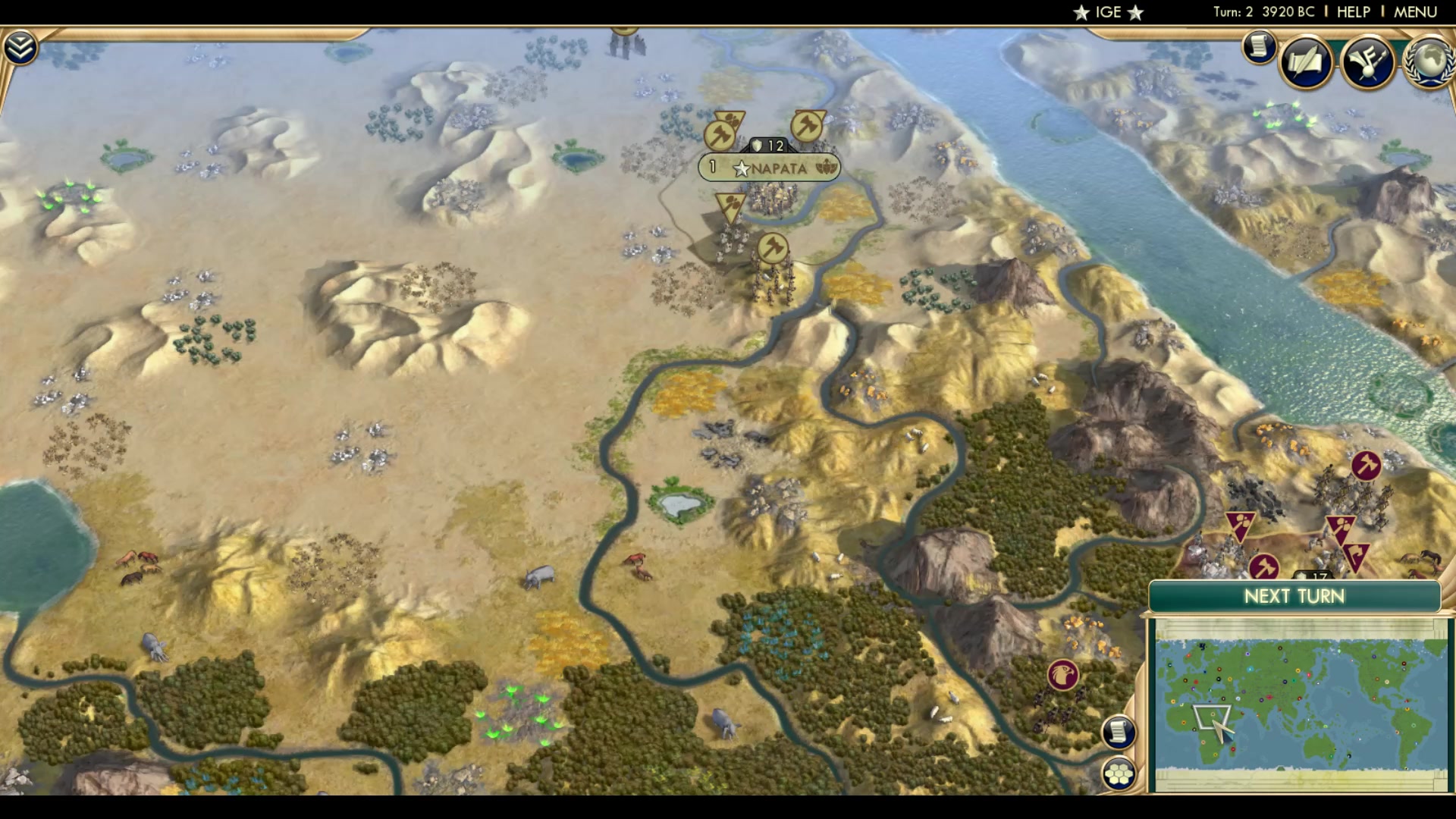Select the triangular civilian unit flag below Napata
Viewport: 1456px width, 819px height.
(x=730, y=203)
